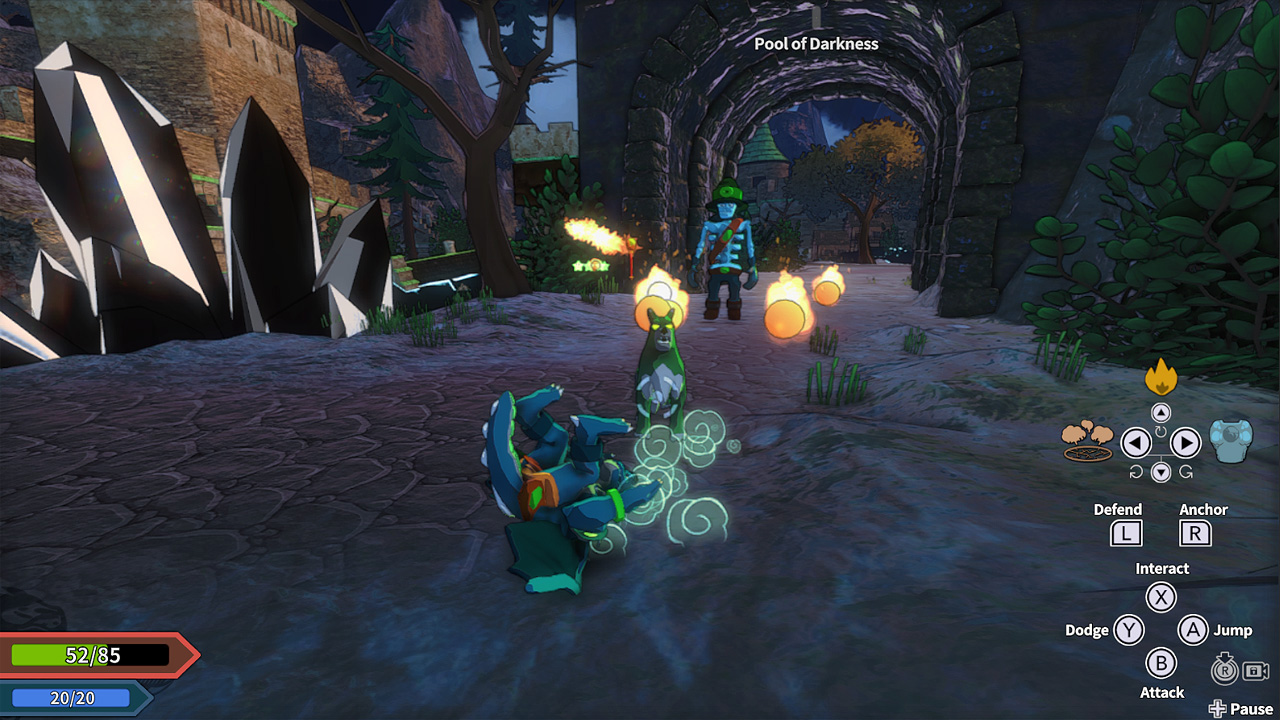
Task: Click the Pool of Darkness location label
Action: click(816, 44)
